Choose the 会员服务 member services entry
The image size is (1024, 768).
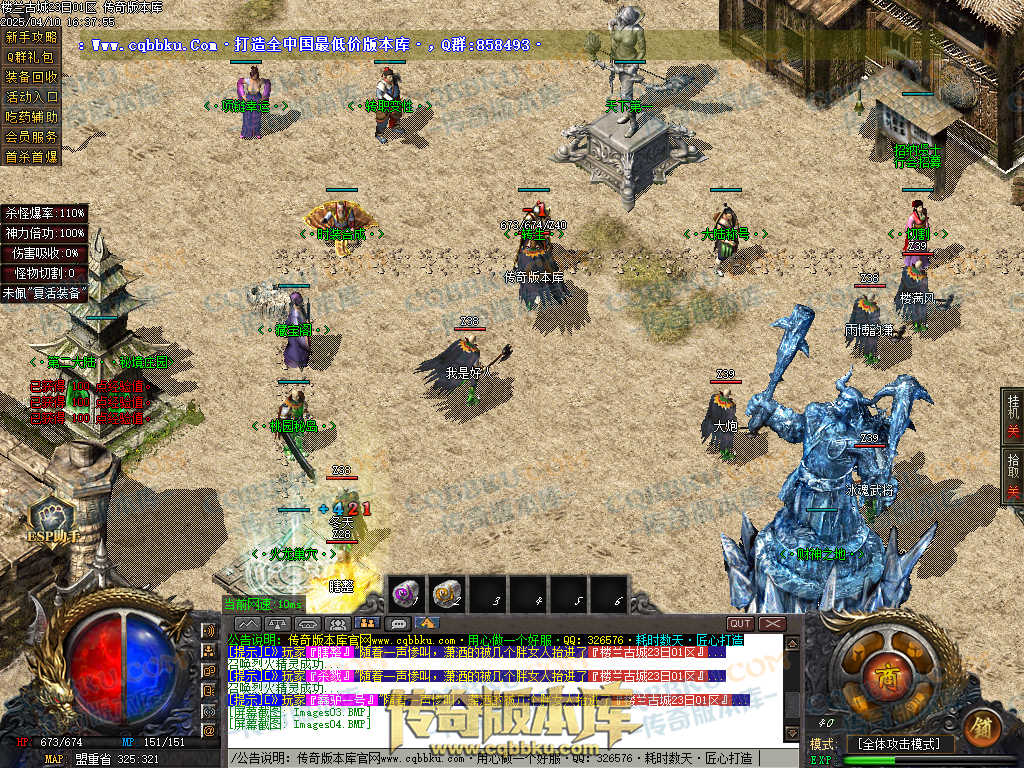click(x=31, y=137)
